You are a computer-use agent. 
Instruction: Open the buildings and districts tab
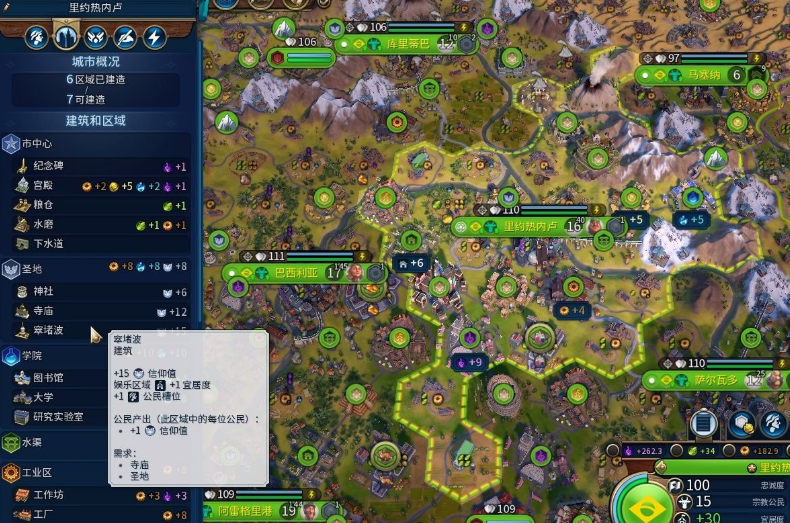tap(66, 38)
